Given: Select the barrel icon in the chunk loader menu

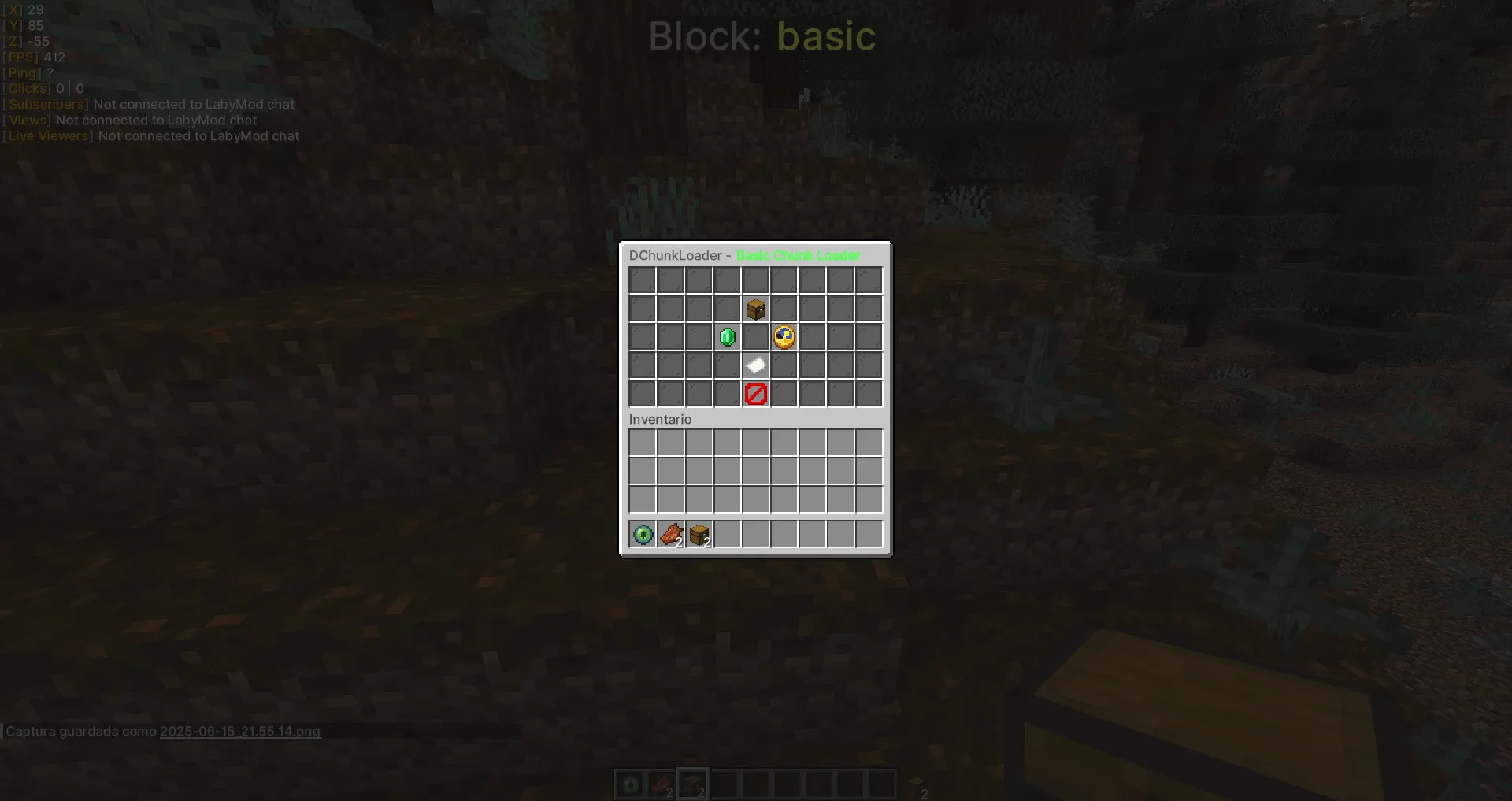Looking at the screenshot, I should [755, 309].
